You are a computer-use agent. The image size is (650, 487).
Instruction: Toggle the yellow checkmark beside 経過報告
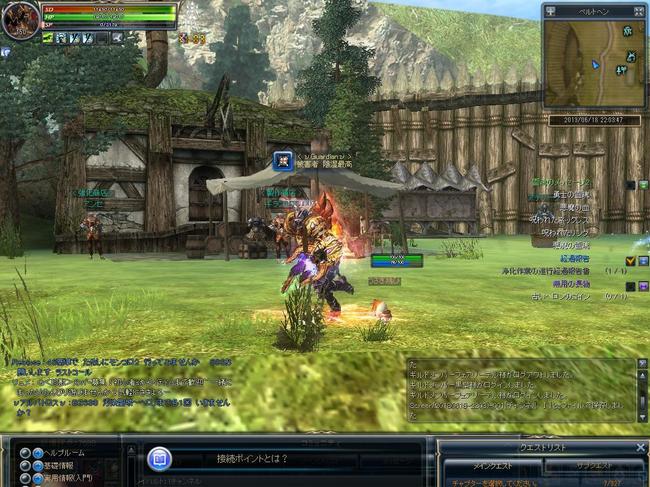coord(630,260)
